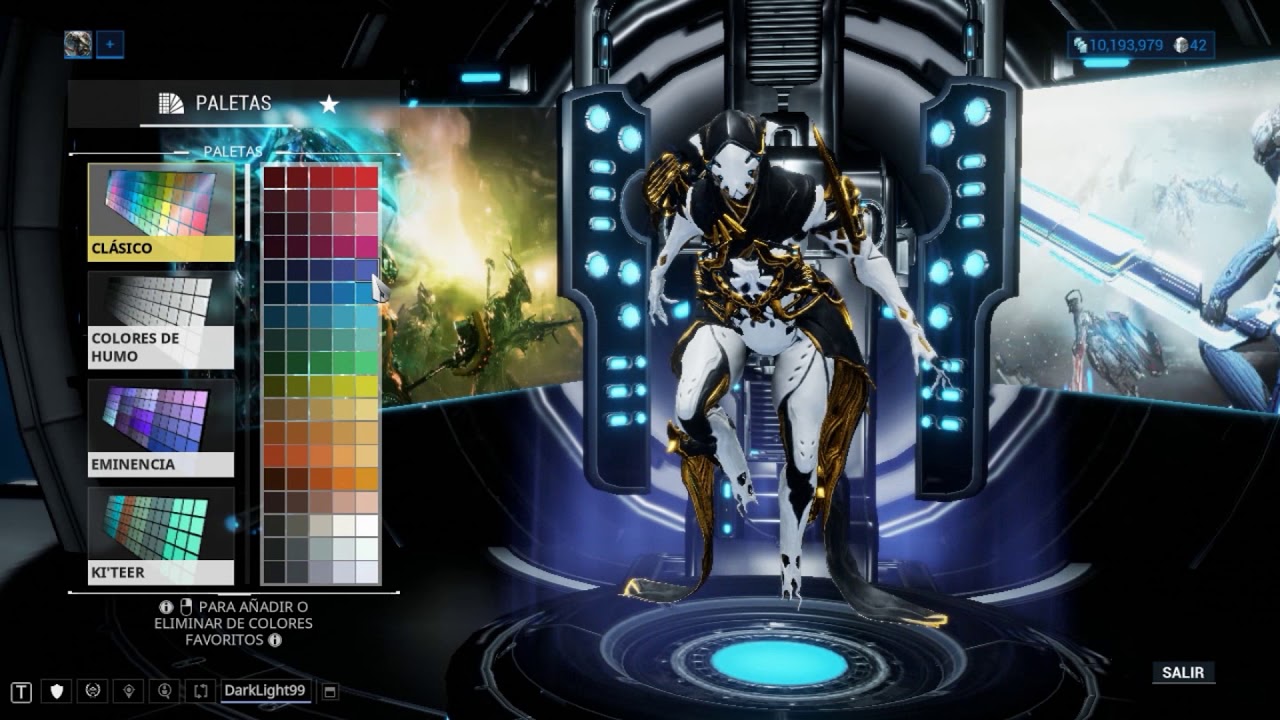
Task: Click the platinum balance showing 42
Action: click(1190, 45)
